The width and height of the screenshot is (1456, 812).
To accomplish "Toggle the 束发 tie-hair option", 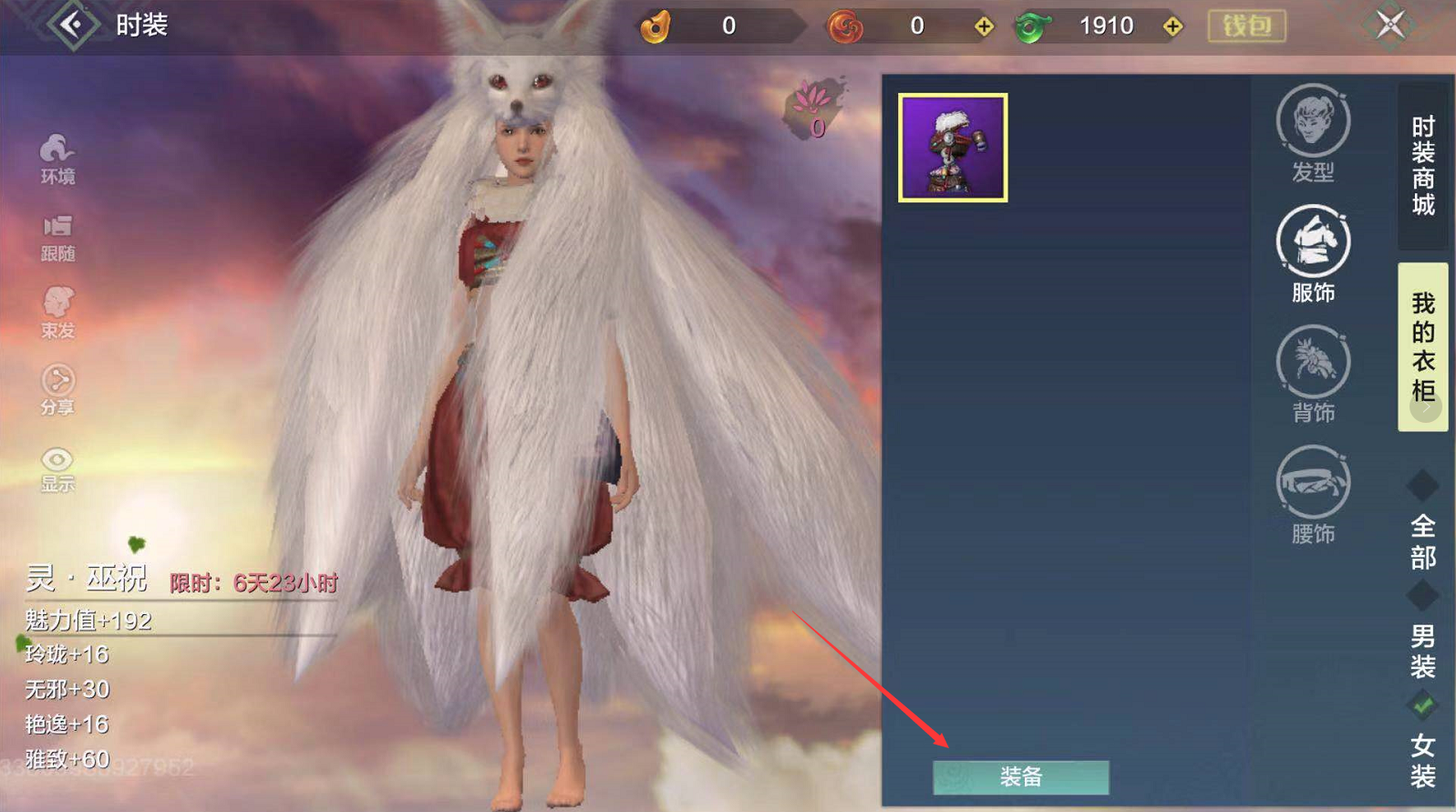I will click(x=57, y=313).
